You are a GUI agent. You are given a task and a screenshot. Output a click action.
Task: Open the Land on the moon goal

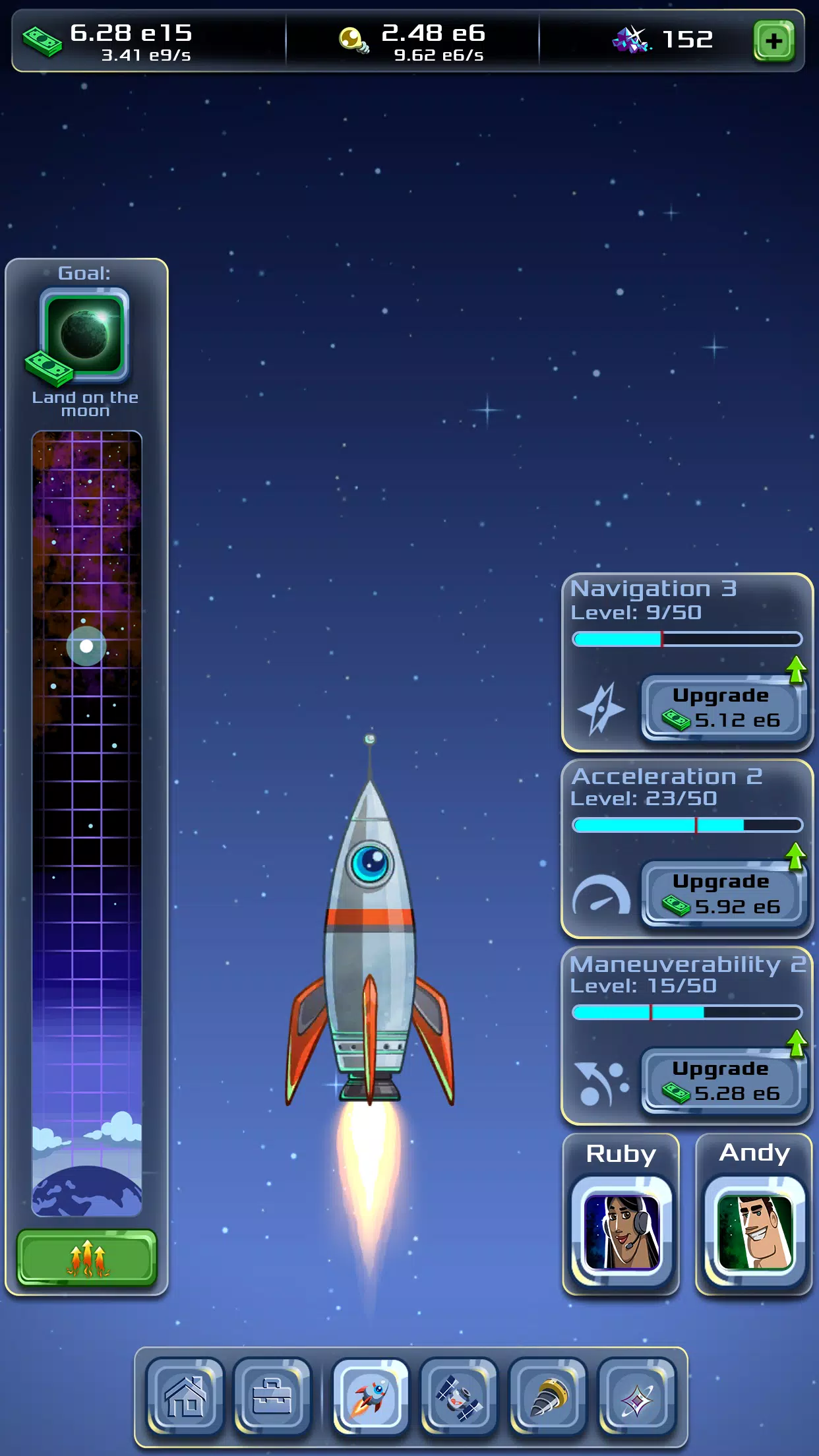point(84,335)
